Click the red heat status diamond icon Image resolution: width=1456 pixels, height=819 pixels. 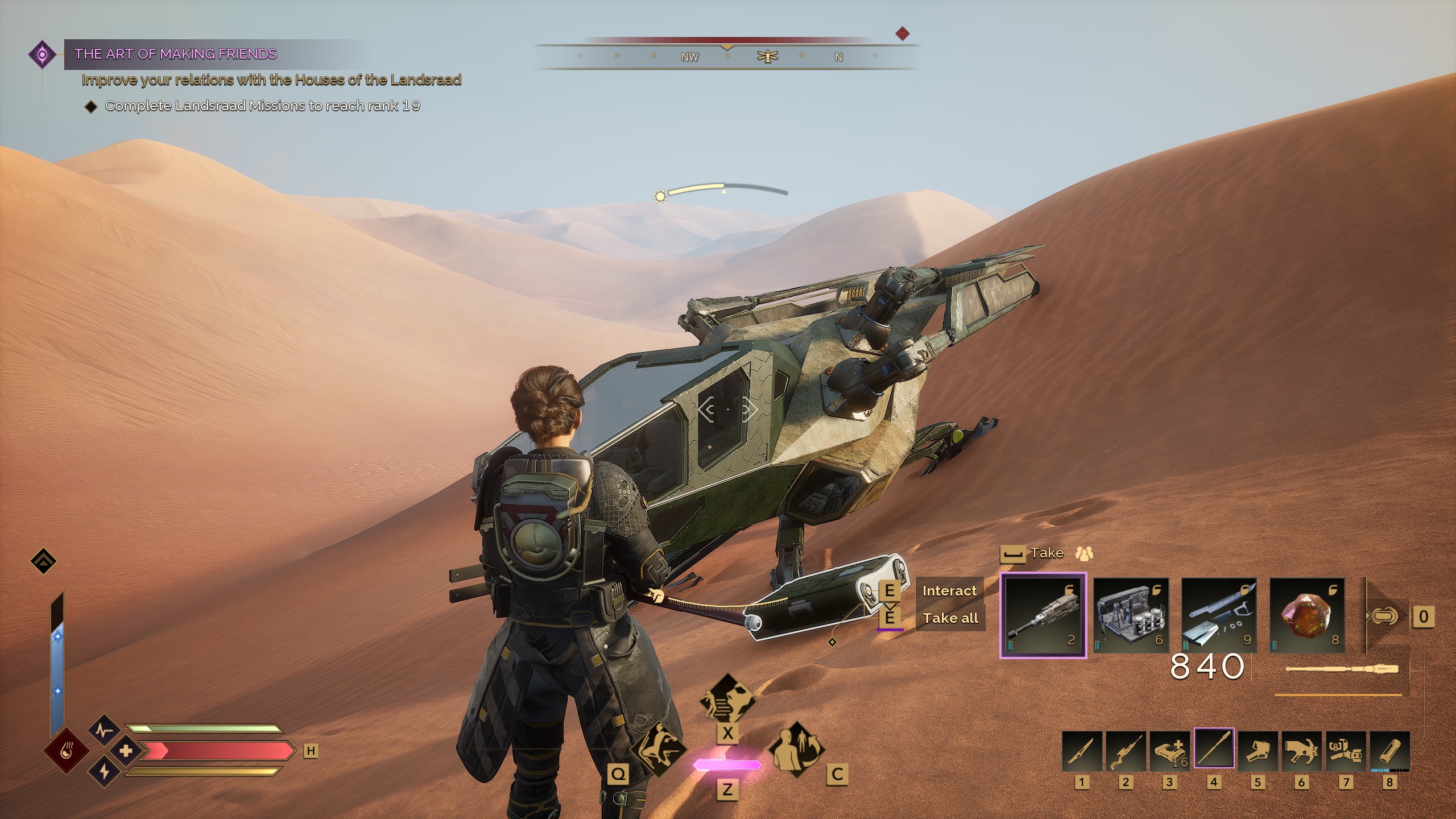[x=67, y=750]
